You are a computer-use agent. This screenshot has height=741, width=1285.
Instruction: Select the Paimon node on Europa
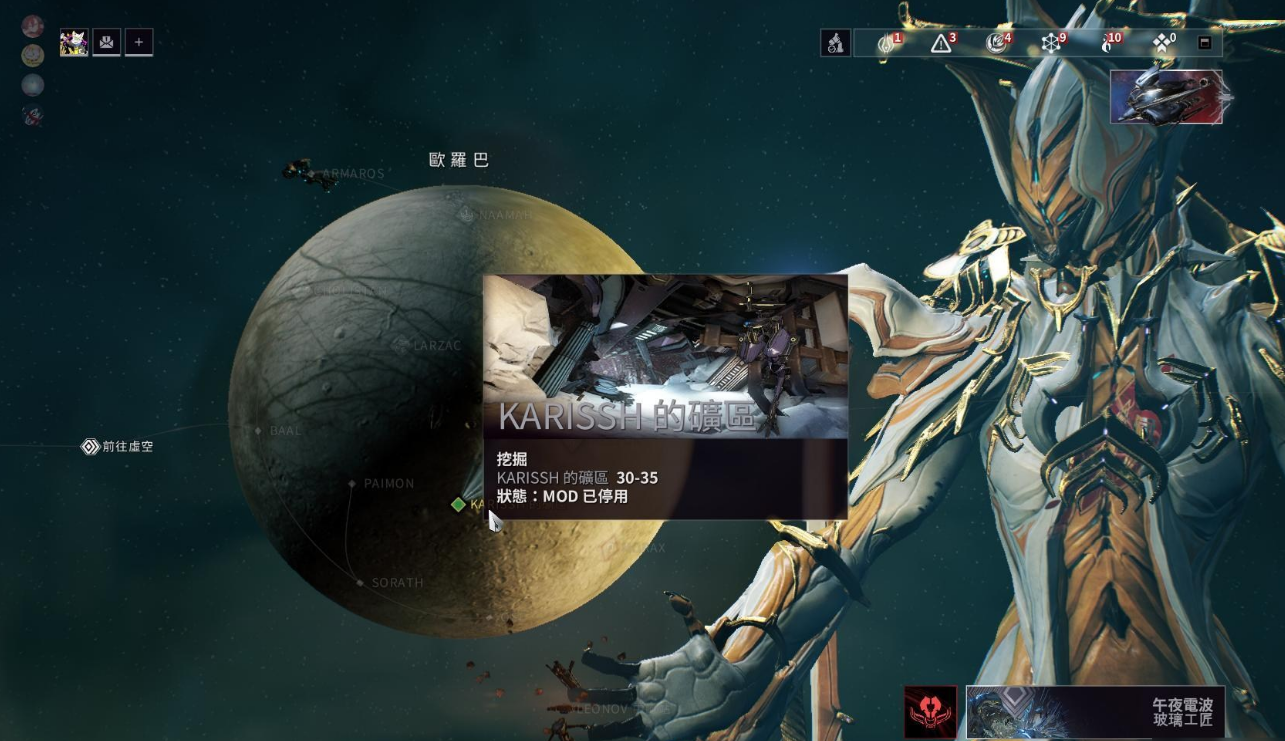coord(352,484)
